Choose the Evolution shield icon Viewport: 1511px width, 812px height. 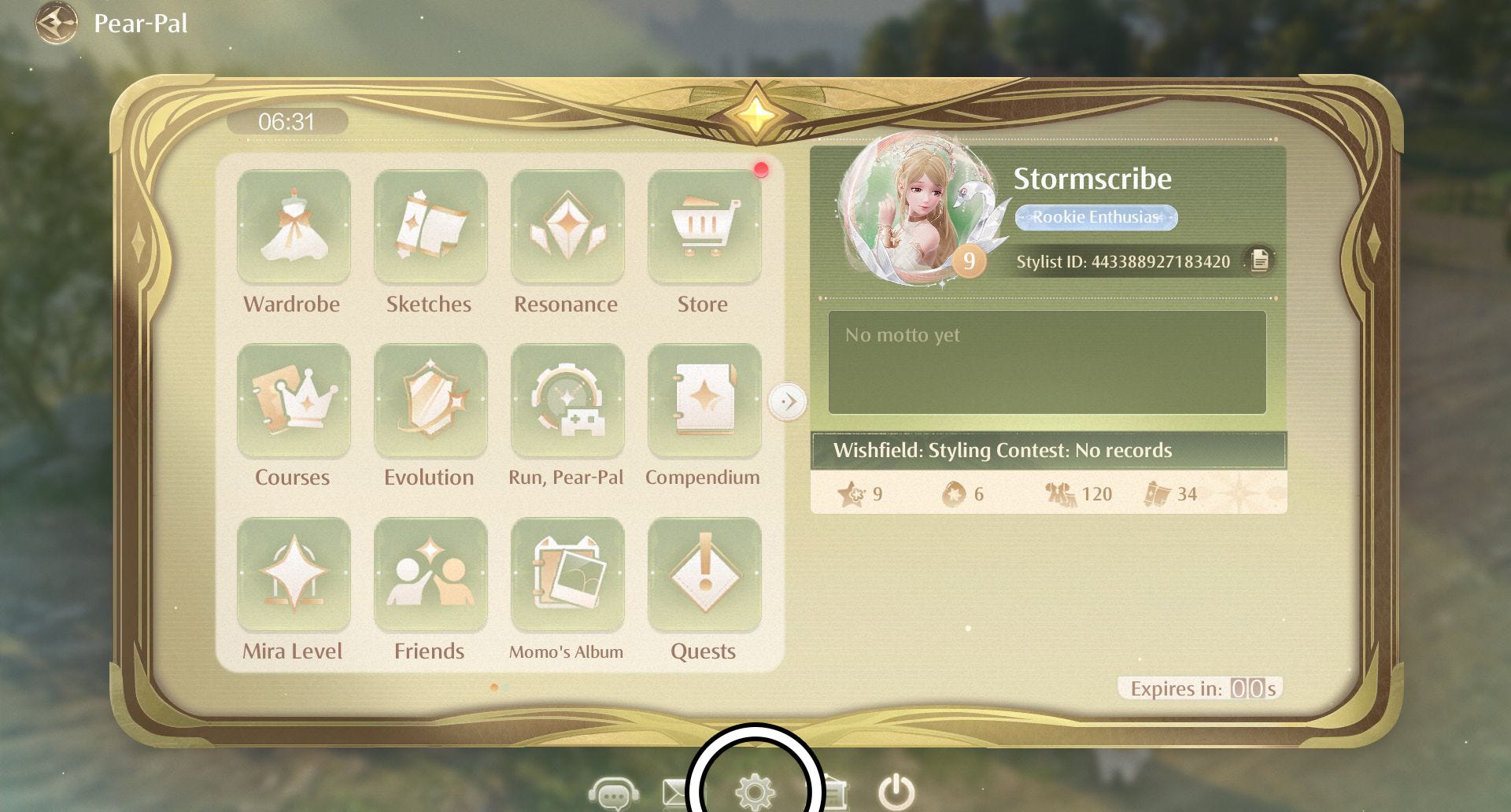pyautogui.click(x=430, y=400)
